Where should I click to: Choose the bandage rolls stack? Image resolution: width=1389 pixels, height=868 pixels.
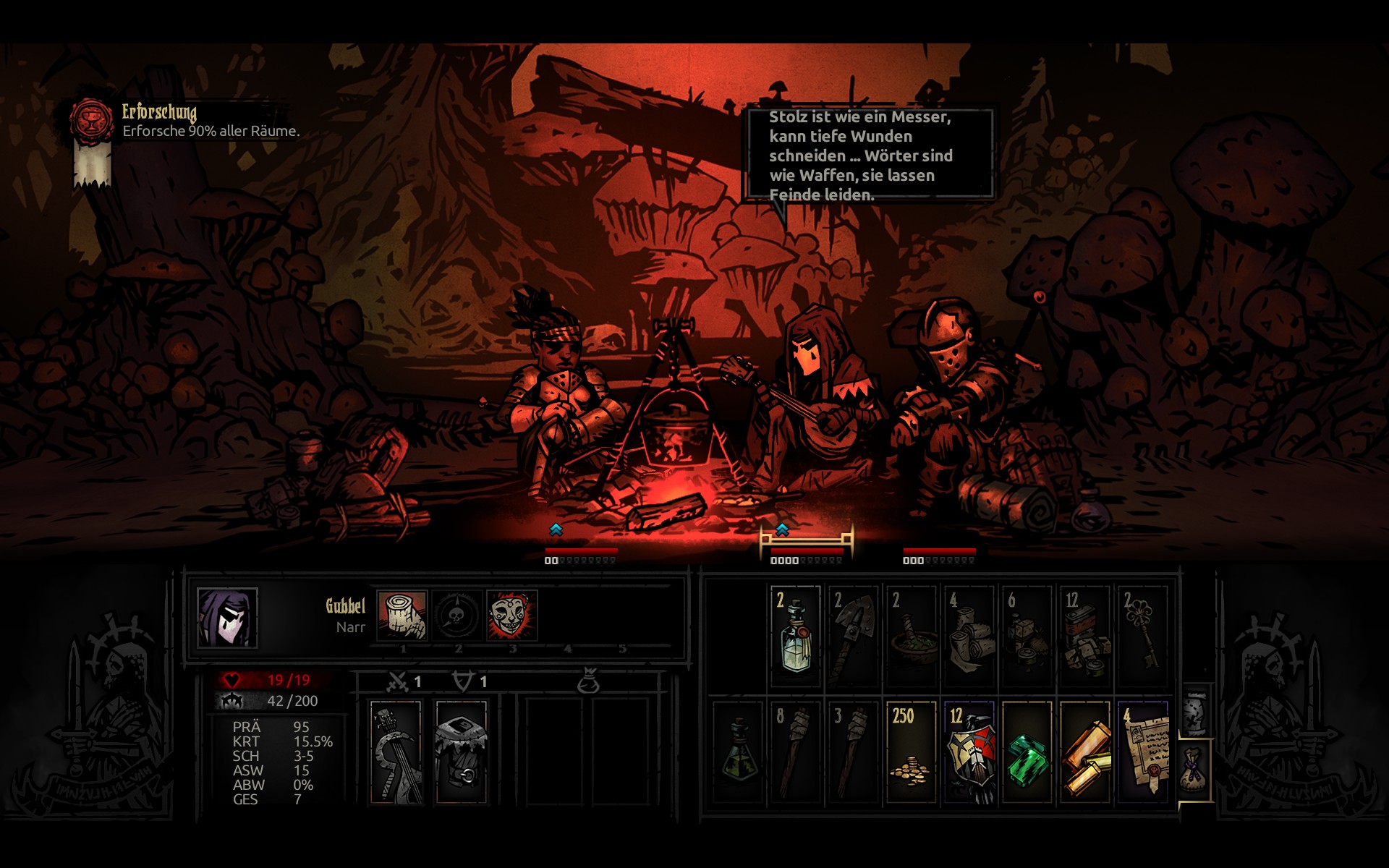pos(969,637)
